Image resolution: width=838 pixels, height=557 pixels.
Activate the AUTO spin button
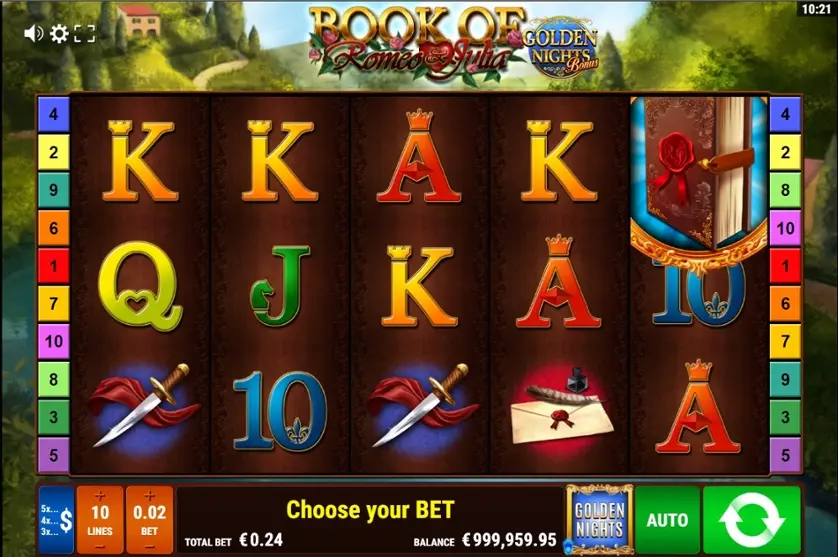pos(667,520)
